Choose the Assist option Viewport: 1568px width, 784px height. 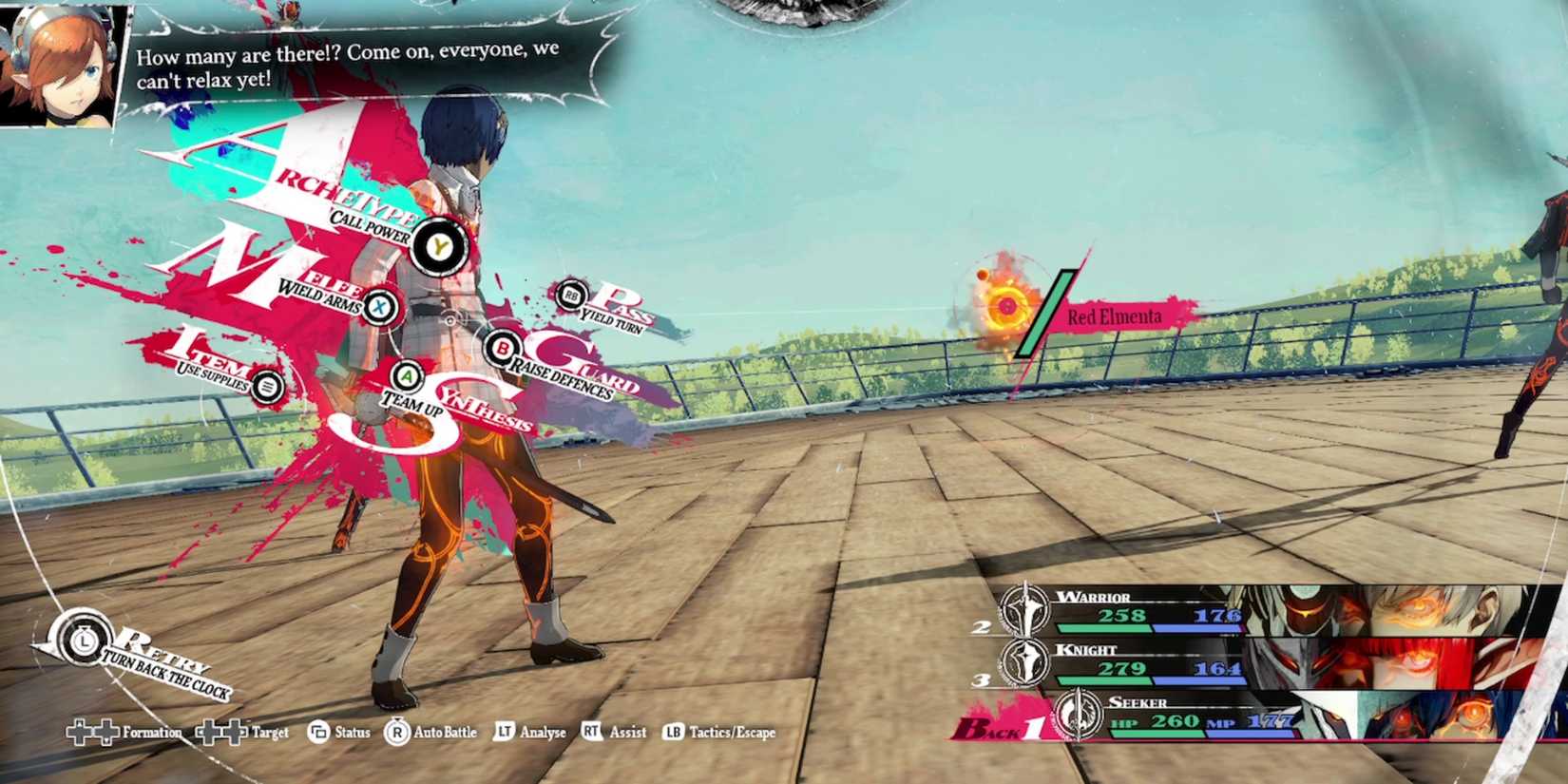click(x=614, y=733)
